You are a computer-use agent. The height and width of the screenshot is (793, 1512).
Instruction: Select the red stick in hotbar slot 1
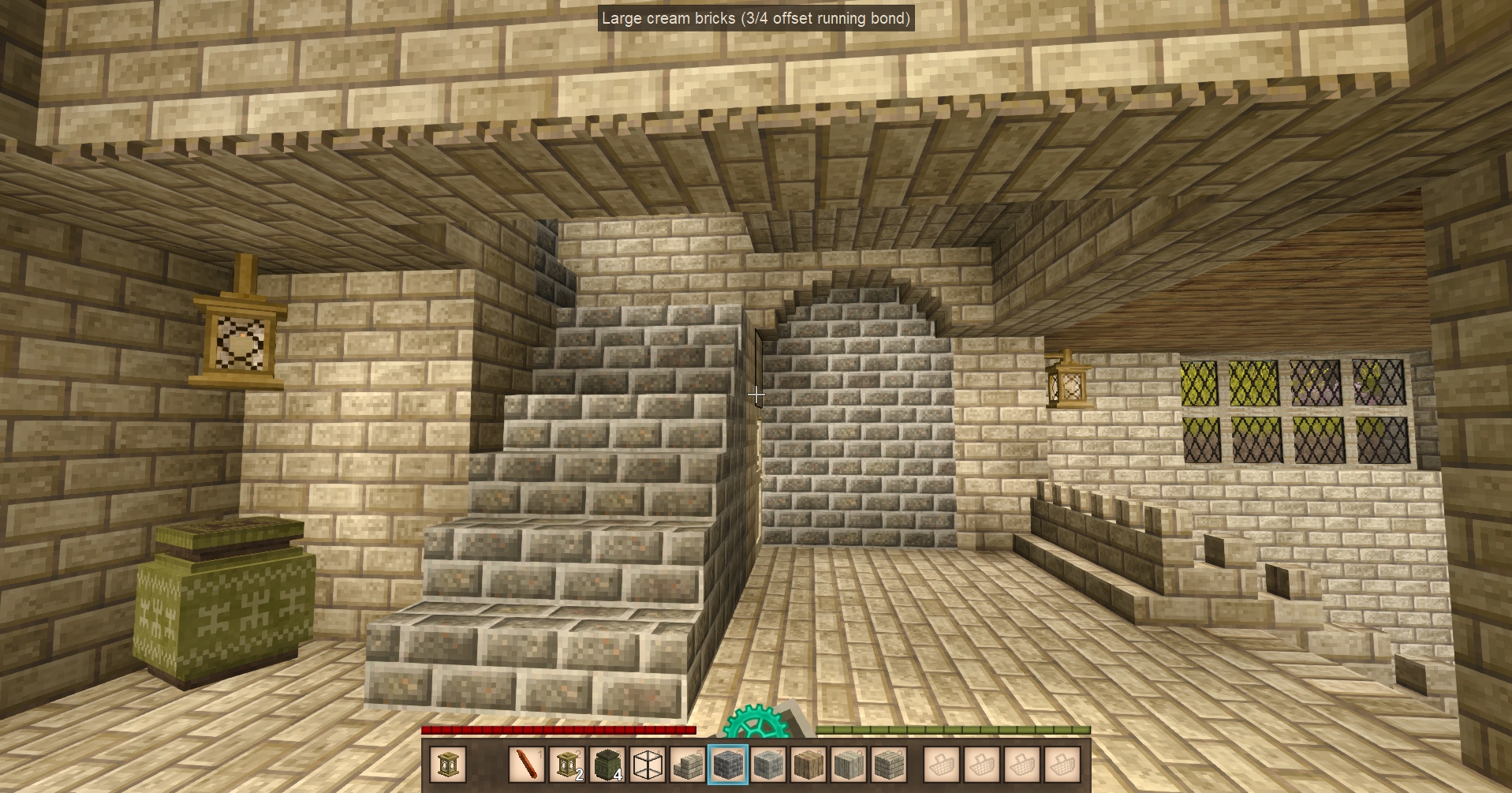(526, 764)
